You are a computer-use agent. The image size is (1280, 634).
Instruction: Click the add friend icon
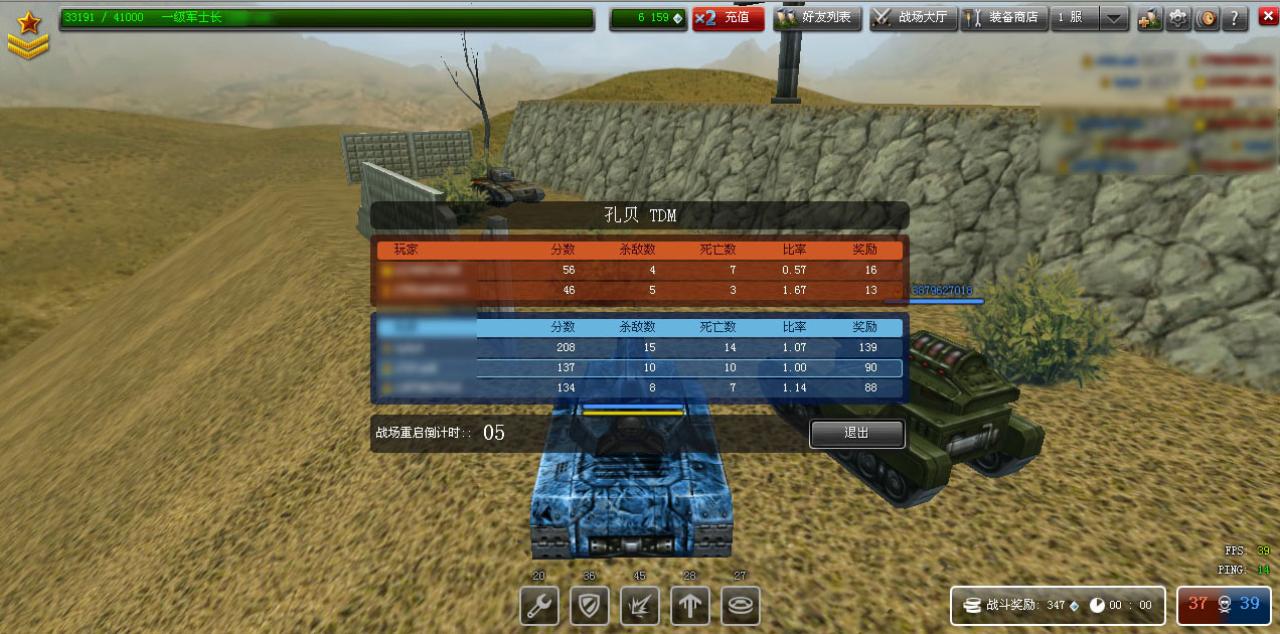1149,18
